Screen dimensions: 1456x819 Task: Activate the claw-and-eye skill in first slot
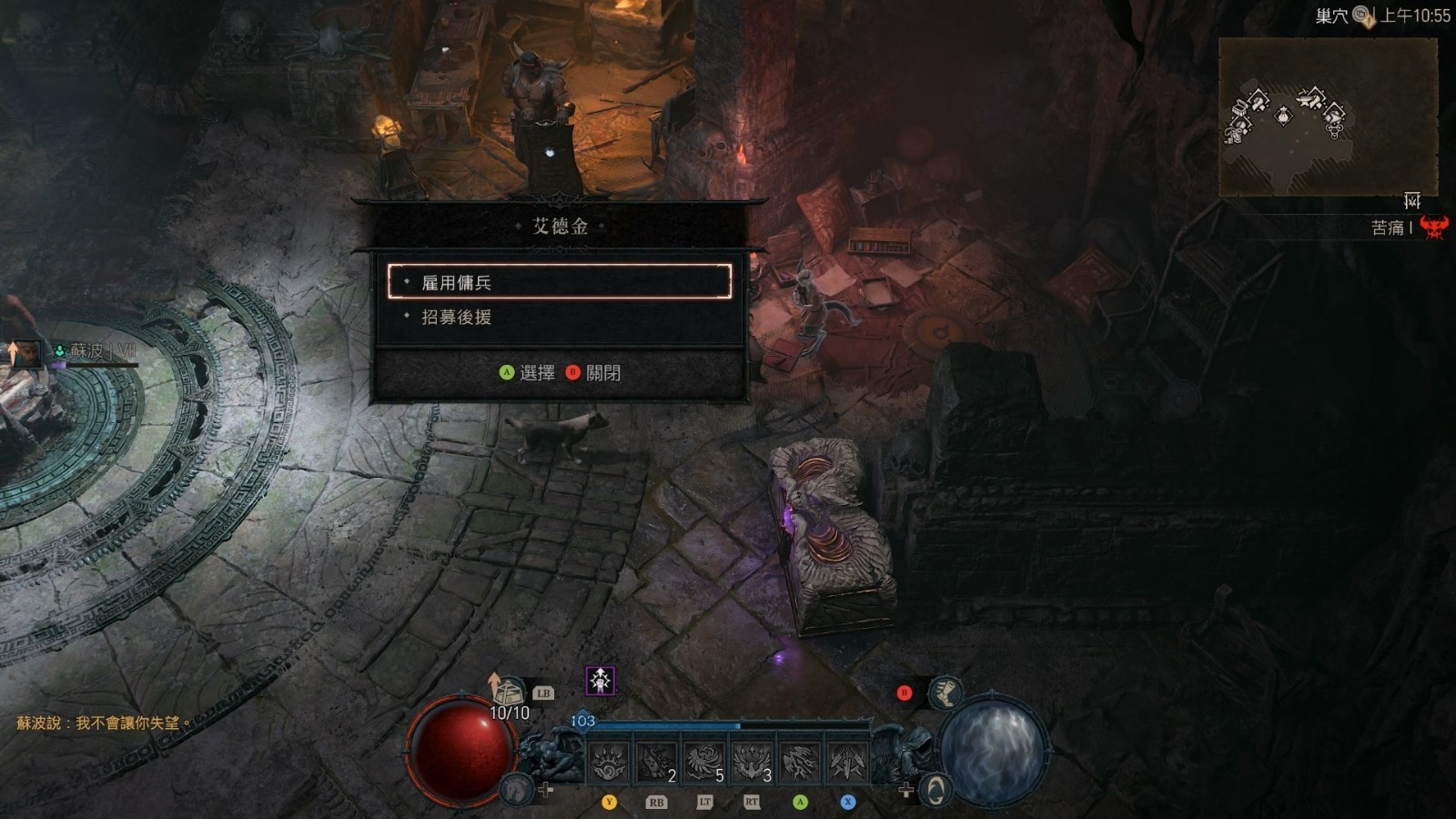point(609,763)
